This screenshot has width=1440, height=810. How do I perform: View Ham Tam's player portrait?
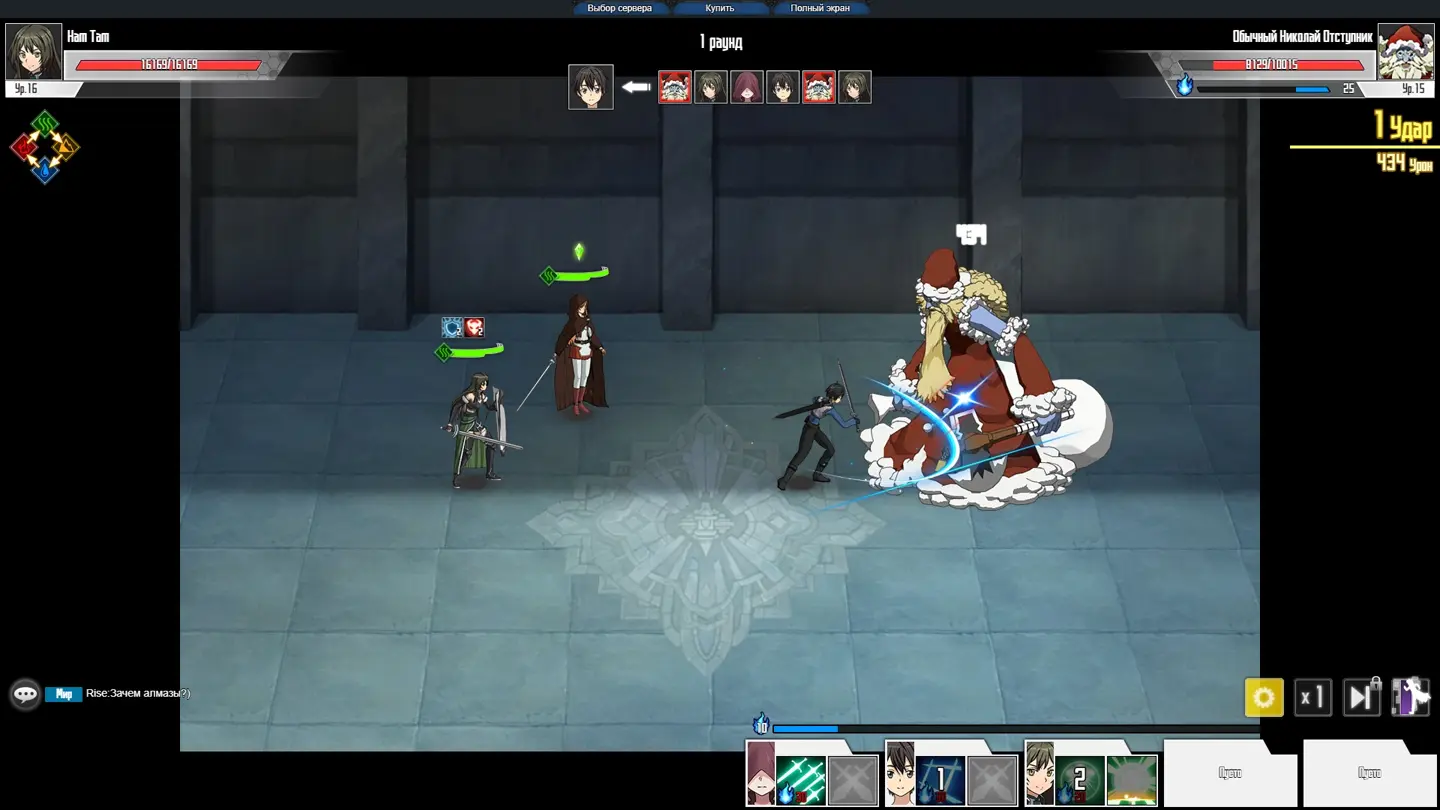coord(34,52)
